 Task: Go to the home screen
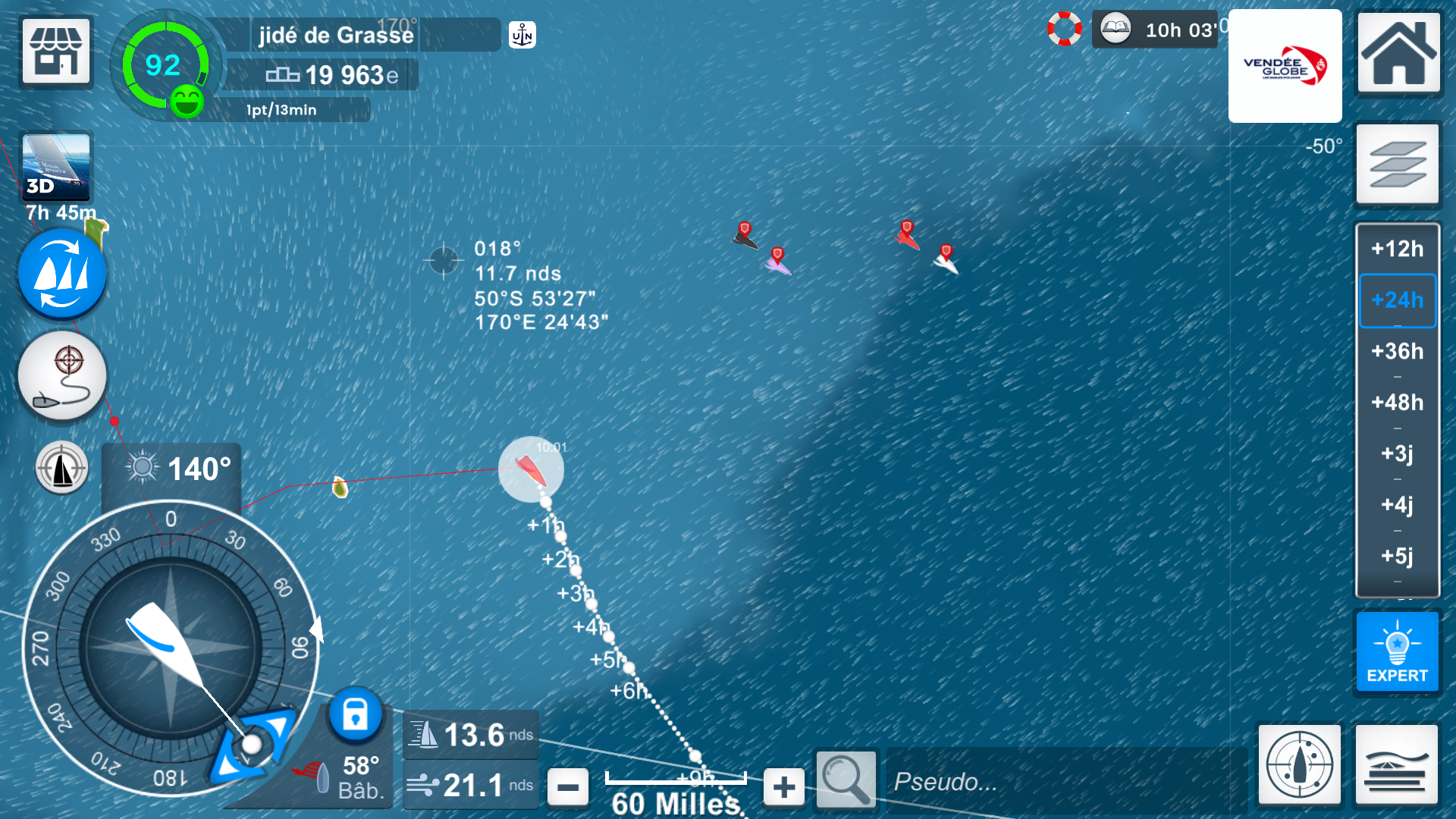[x=1398, y=52]
